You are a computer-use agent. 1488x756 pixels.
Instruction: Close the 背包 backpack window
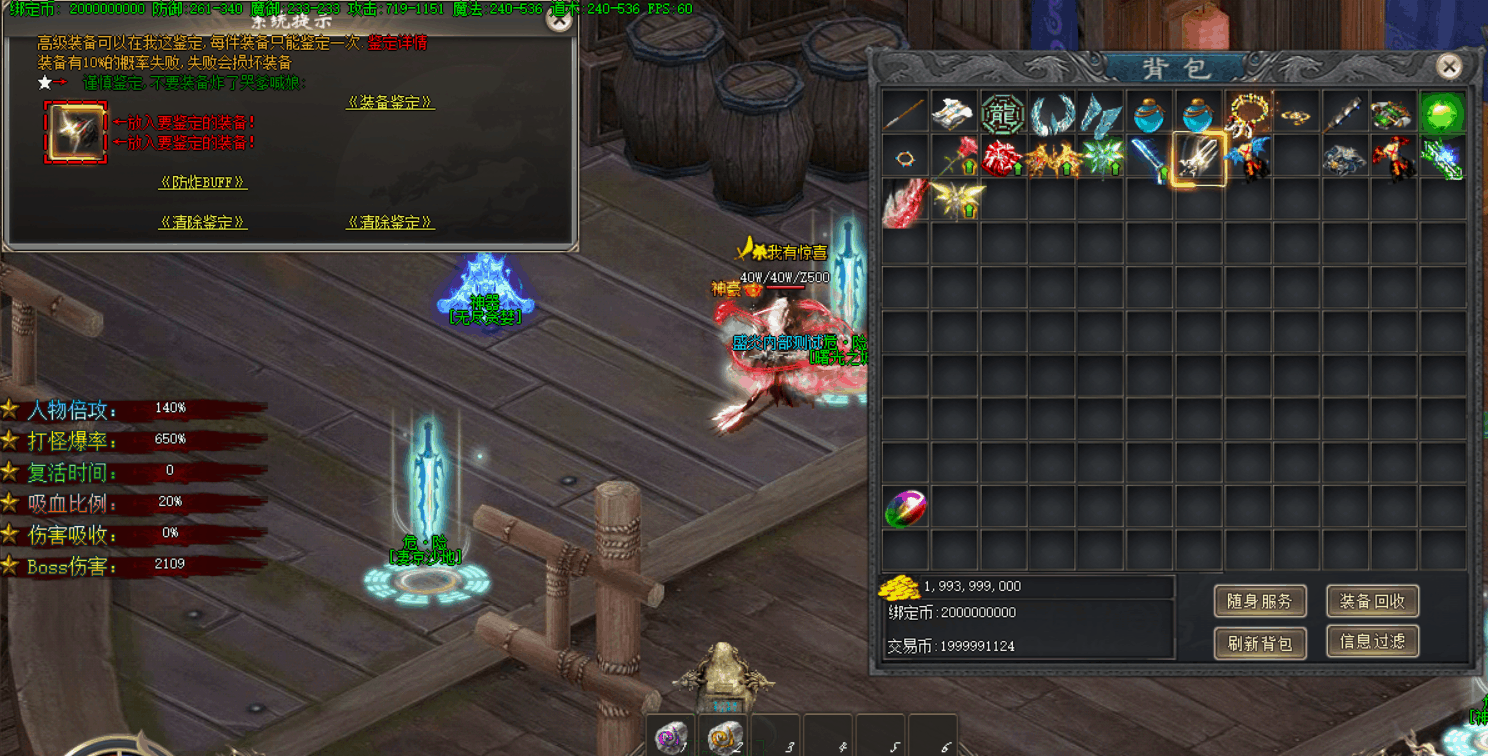pyautogui.click(x=1448, y=66)
